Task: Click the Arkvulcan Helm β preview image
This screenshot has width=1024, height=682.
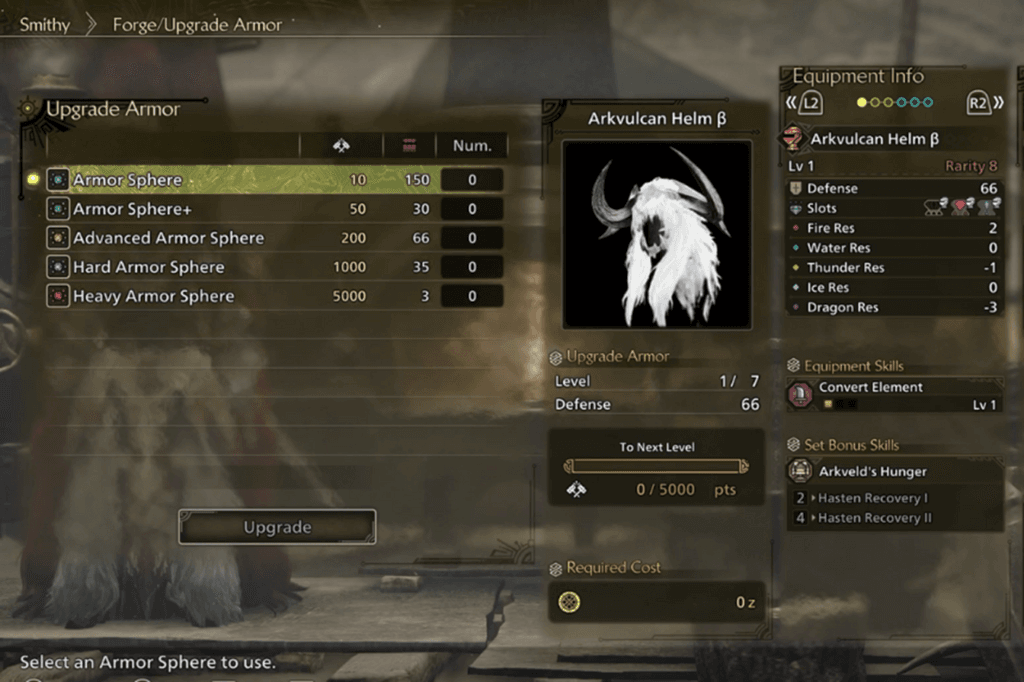Action: coord(656,234)
